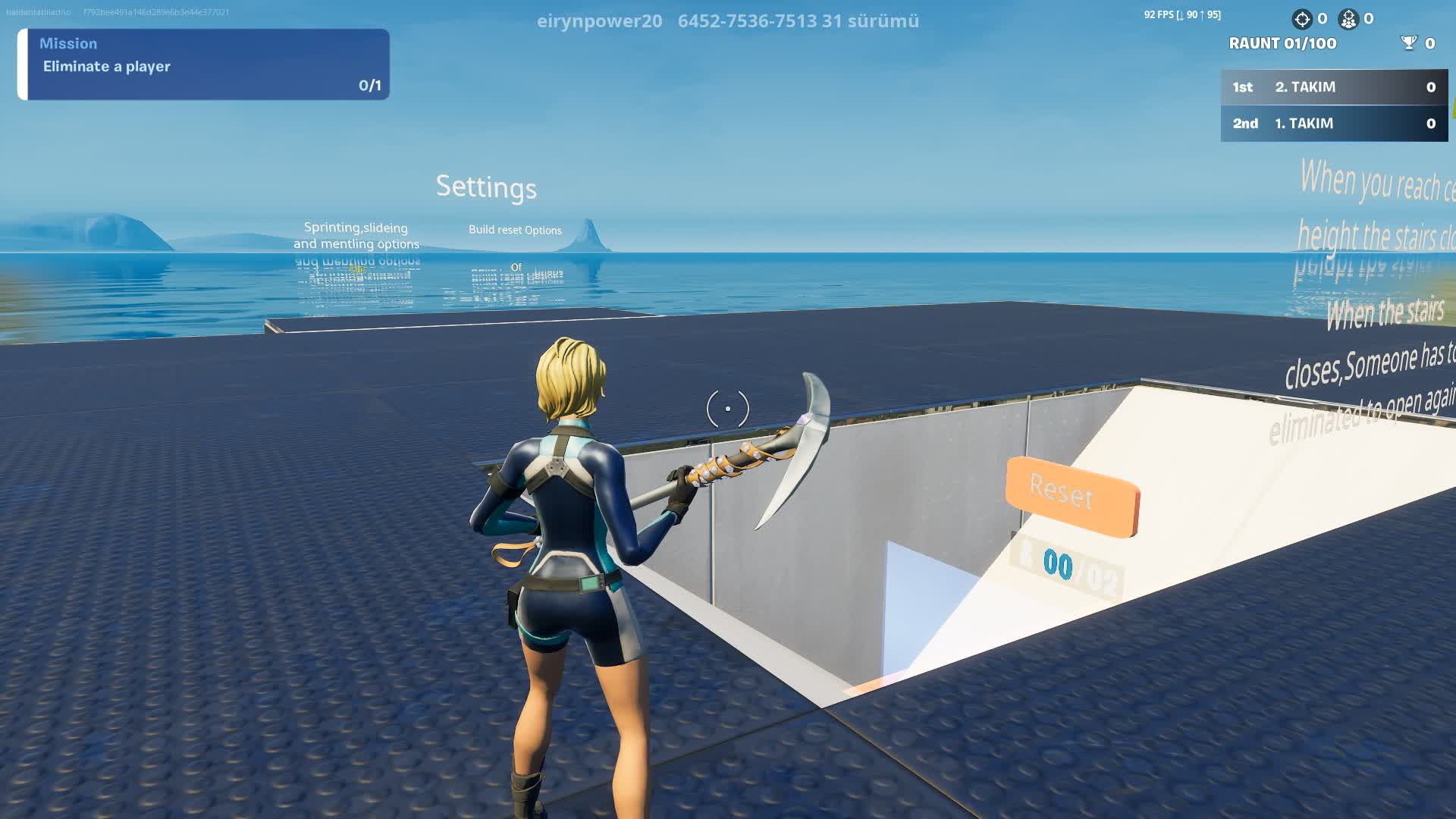Expand the Settings heading text
Viewport: 1456px width, 819px height.
(x=486, y=188)
